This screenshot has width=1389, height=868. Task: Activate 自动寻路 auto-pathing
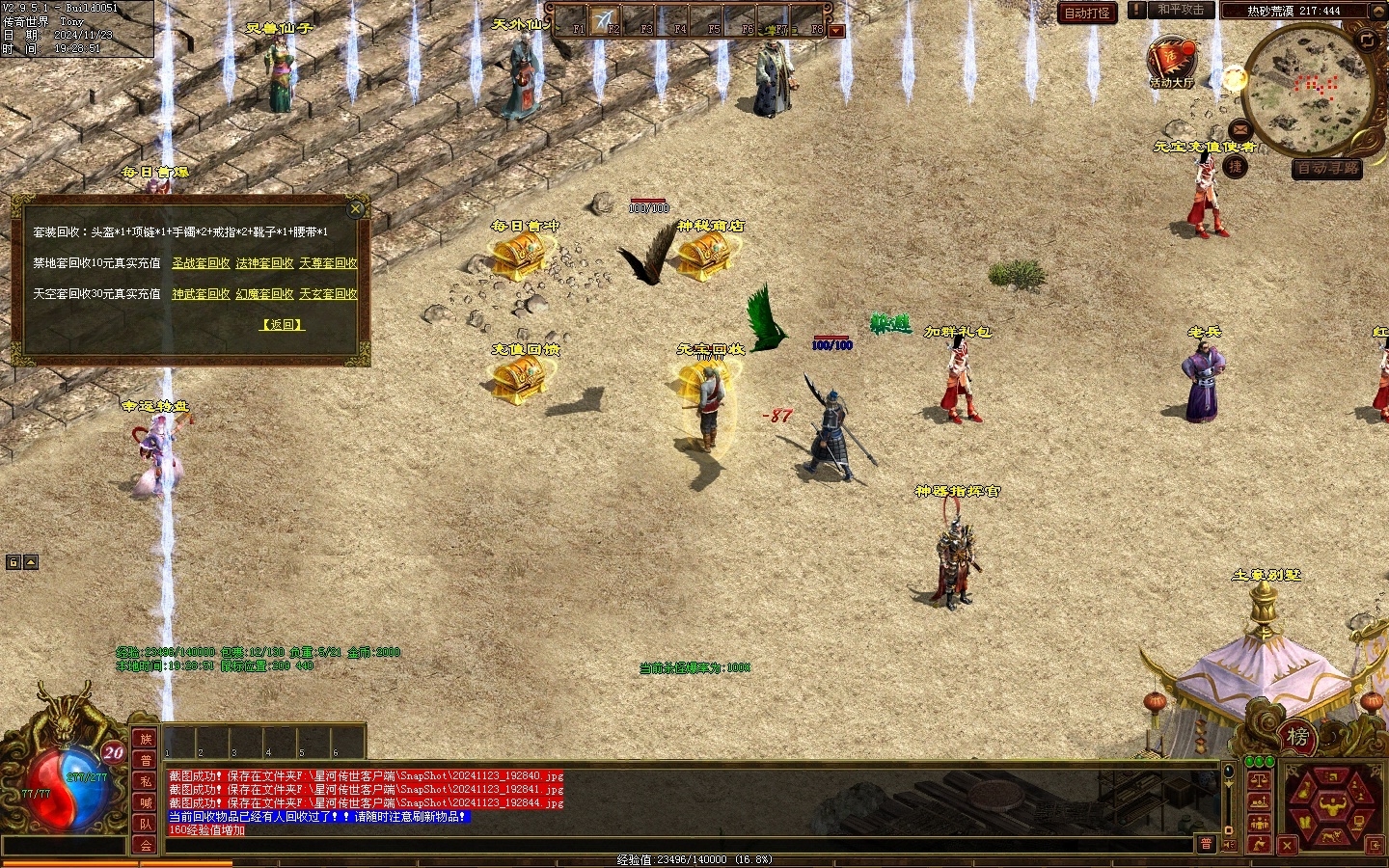1327,169
